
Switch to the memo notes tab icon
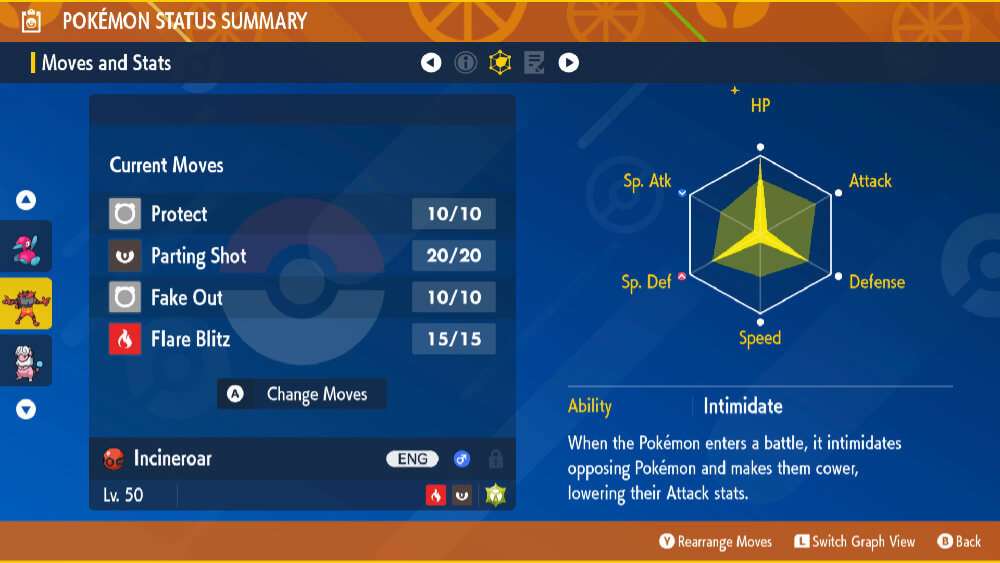click(534, 63)
